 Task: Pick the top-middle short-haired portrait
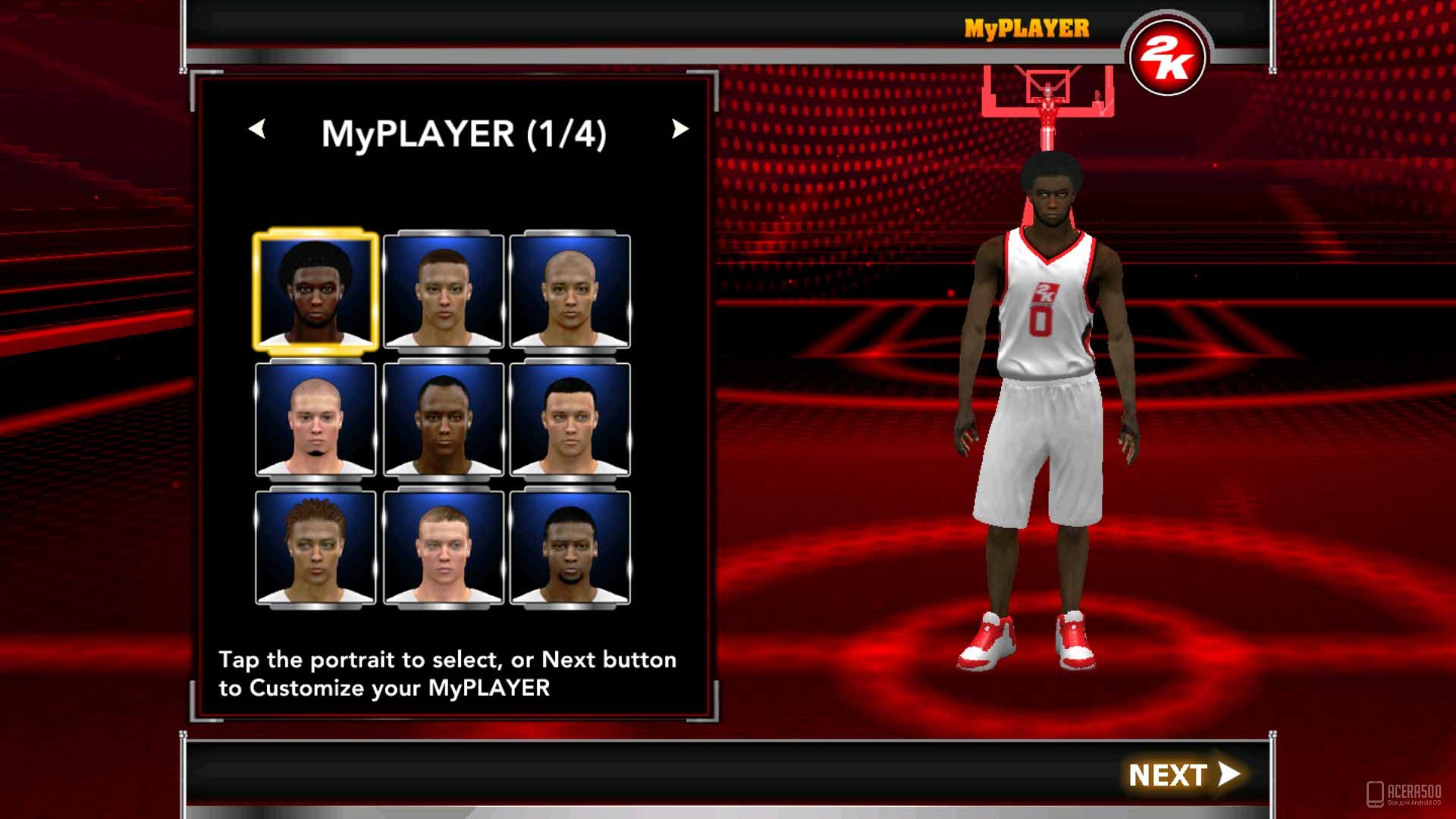[x=444, y=291]
